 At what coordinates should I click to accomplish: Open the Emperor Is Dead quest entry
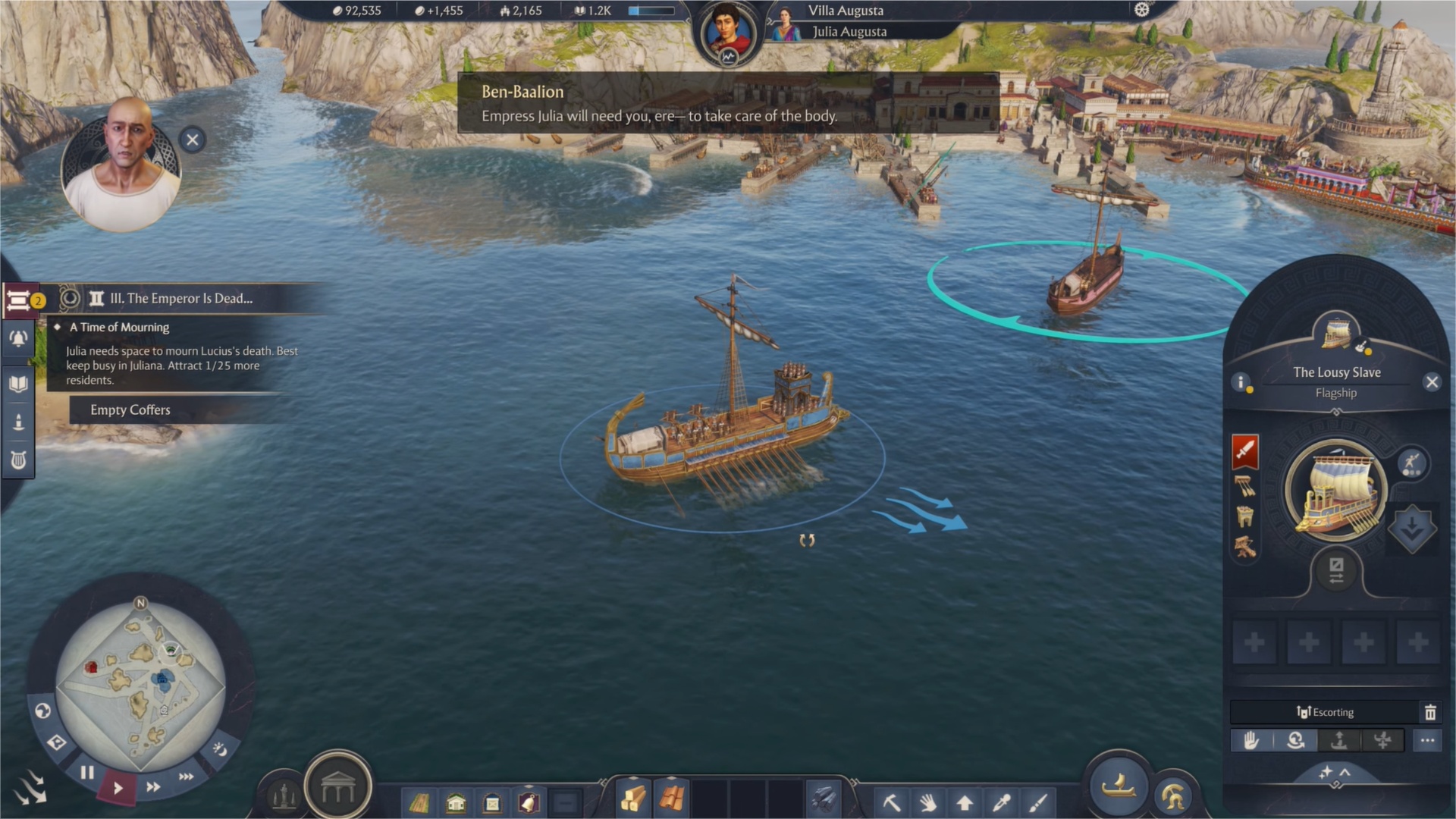180,299
